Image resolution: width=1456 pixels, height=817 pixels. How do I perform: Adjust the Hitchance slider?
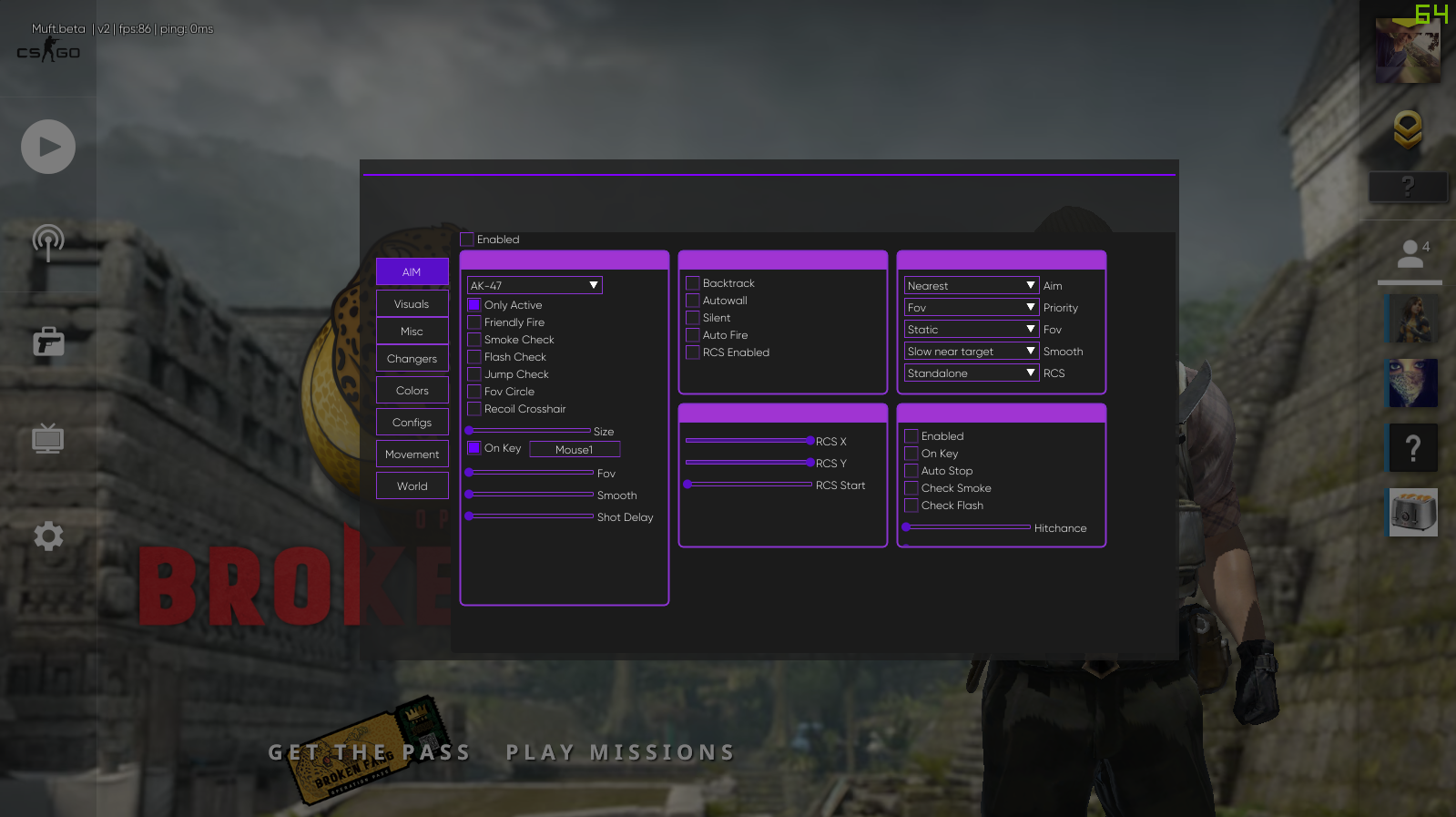coord(967,527)
